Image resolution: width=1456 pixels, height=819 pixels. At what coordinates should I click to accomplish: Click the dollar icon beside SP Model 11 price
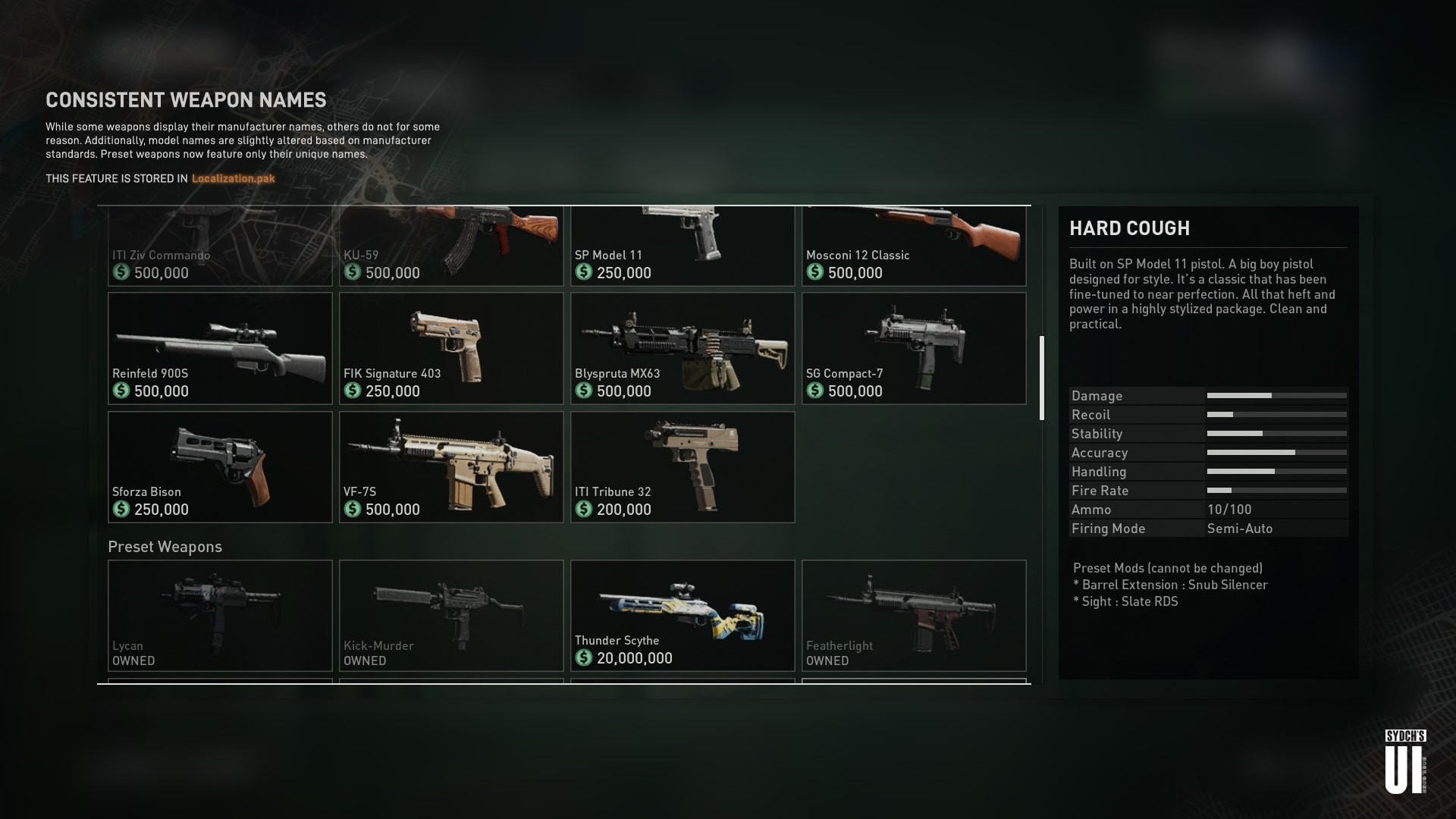click(x=584, y=273)
